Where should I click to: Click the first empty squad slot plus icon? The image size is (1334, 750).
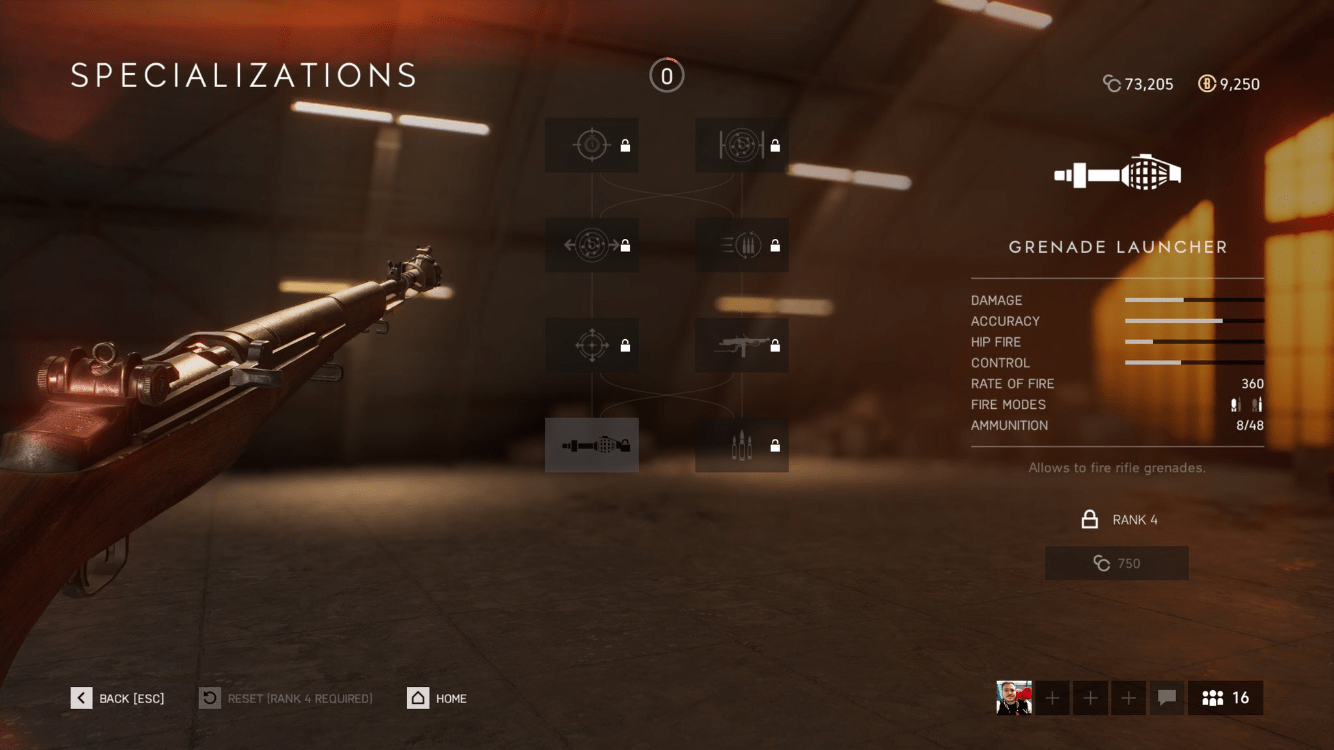pyautogui.click(x=1051, y=698)
